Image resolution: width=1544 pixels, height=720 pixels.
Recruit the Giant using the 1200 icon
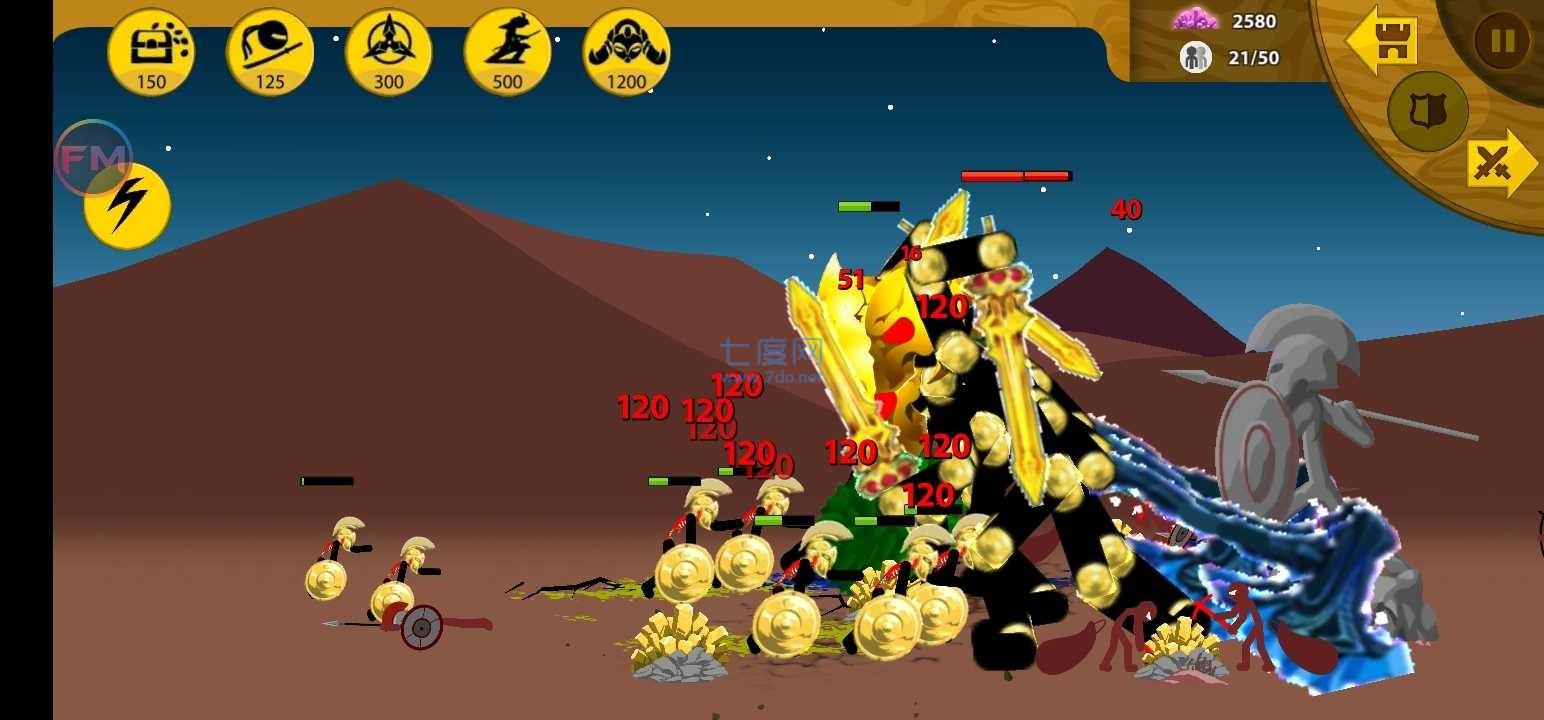[x=626, y=48]
